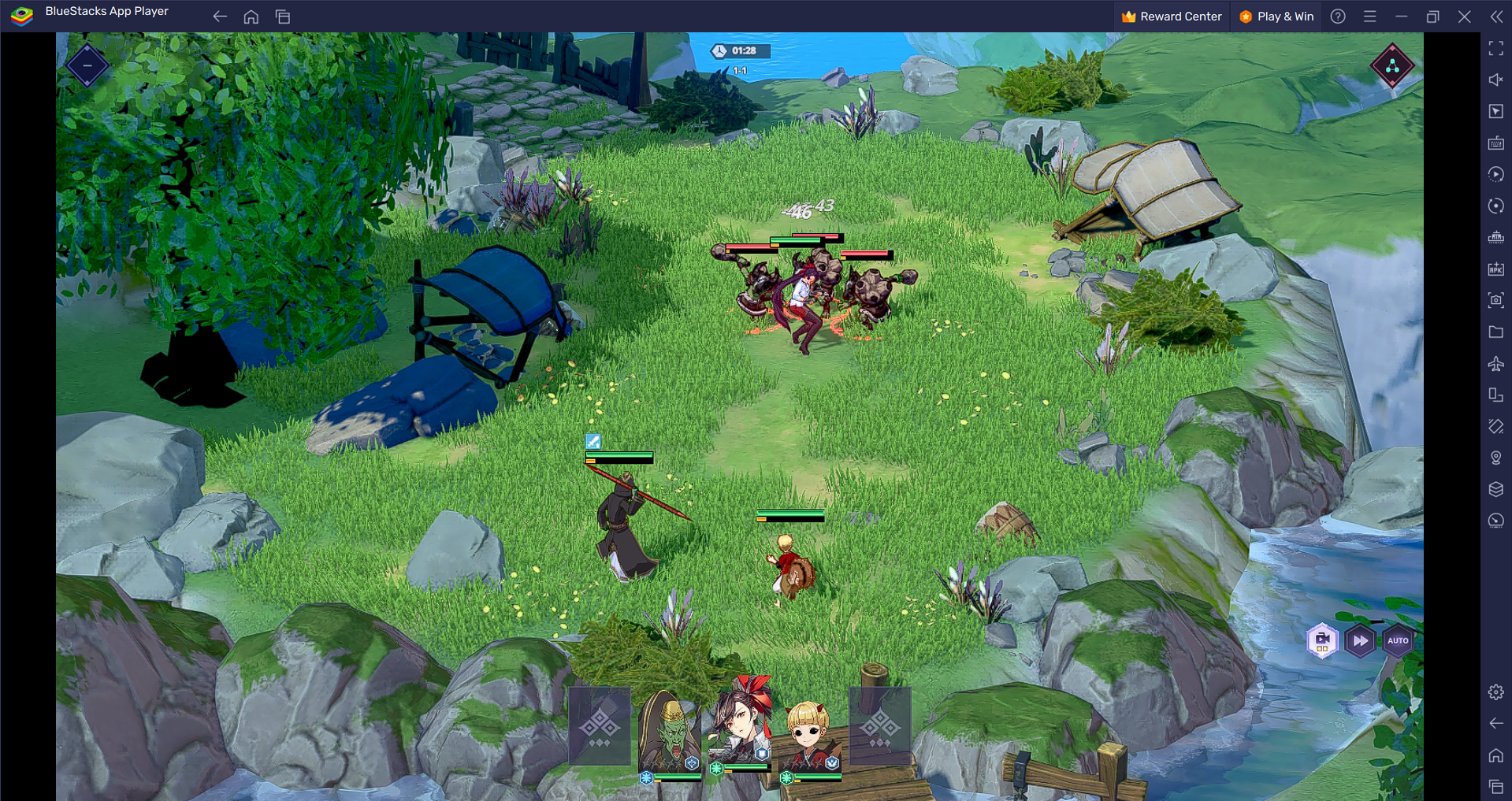The width and height of the screenshot is (1512, 801).
Task: Click the help question mark button
Action: tap(1337, 16)
